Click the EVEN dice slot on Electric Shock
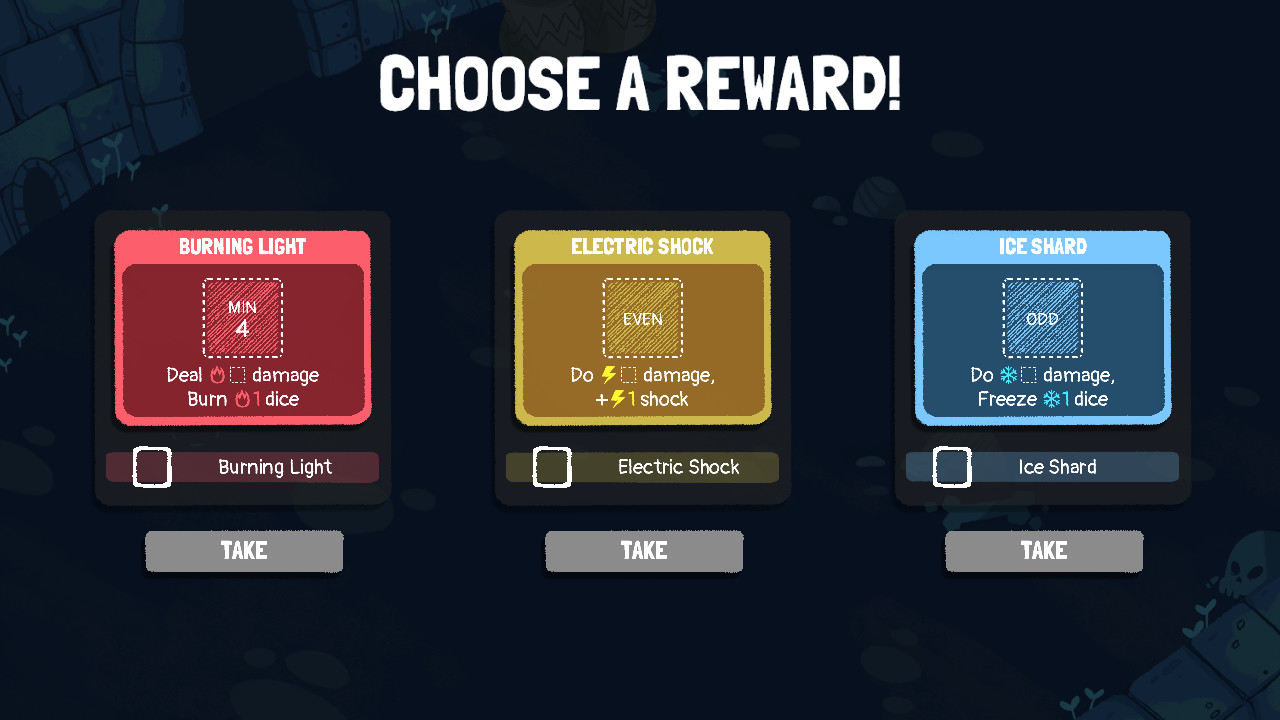1280x720 pixels. (643, 318)
